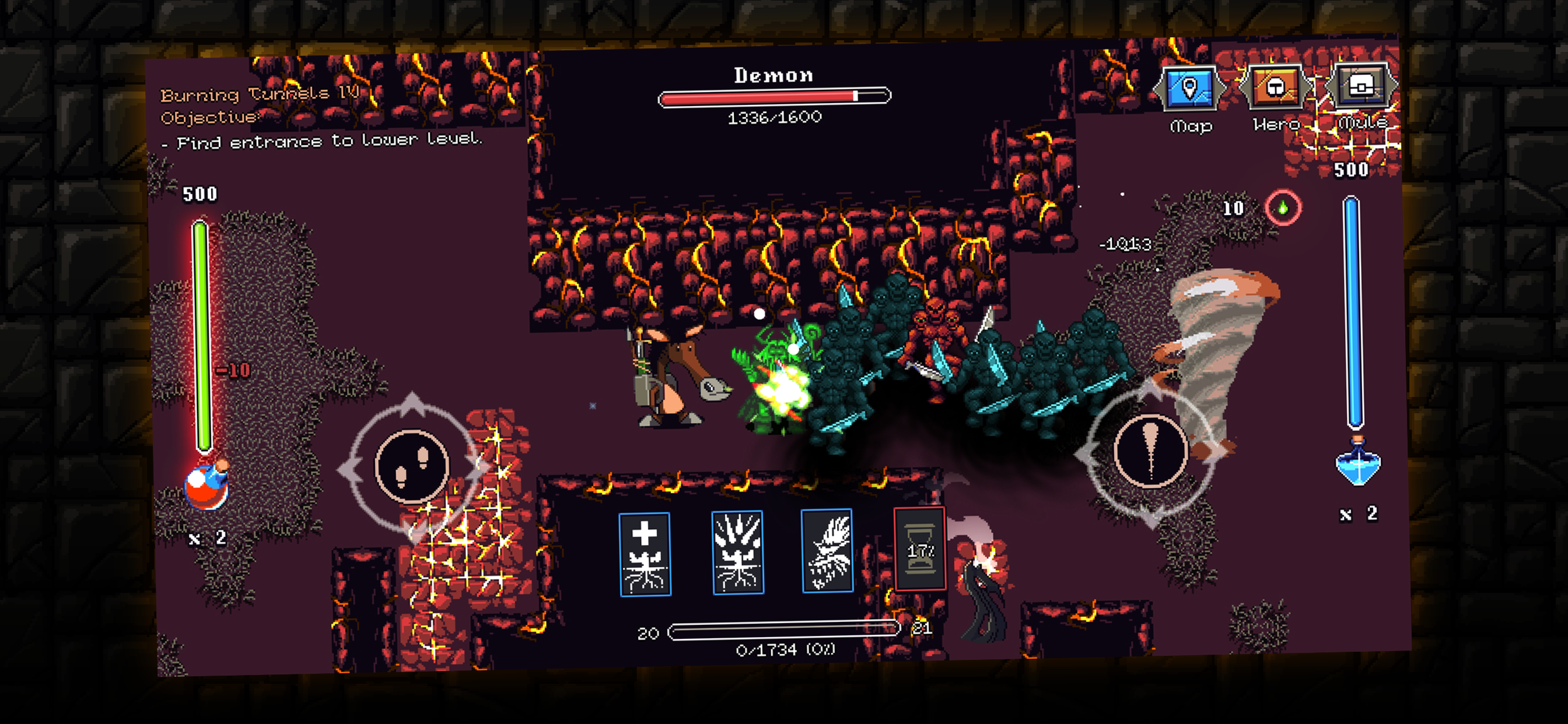This screenshot has width=1568, height=724.
Task: Open the Mule inventory chest
Action: click(x=1361, y=86)
